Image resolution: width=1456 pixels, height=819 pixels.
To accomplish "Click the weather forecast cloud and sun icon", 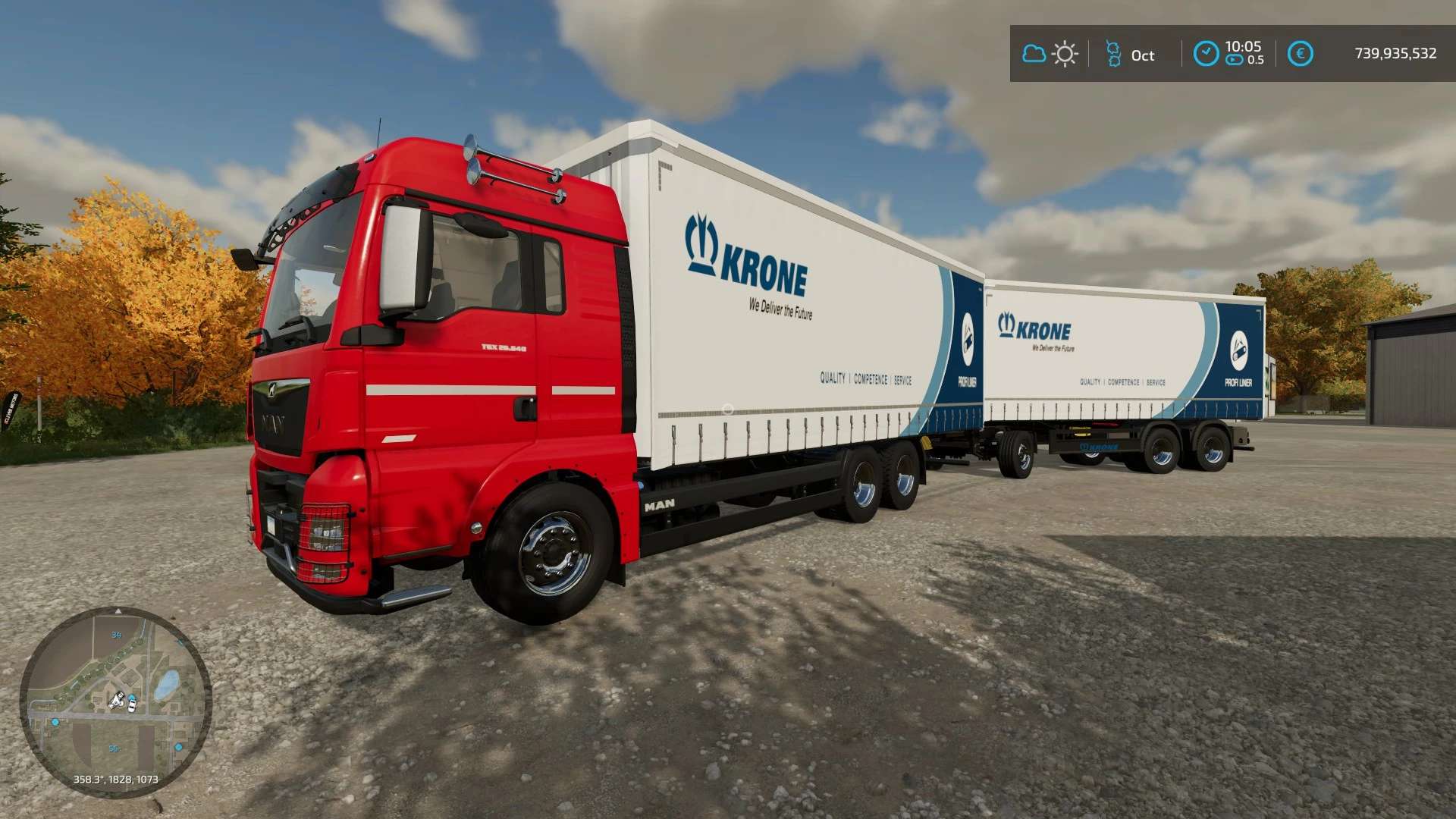I will click(x=1050, y=54).
